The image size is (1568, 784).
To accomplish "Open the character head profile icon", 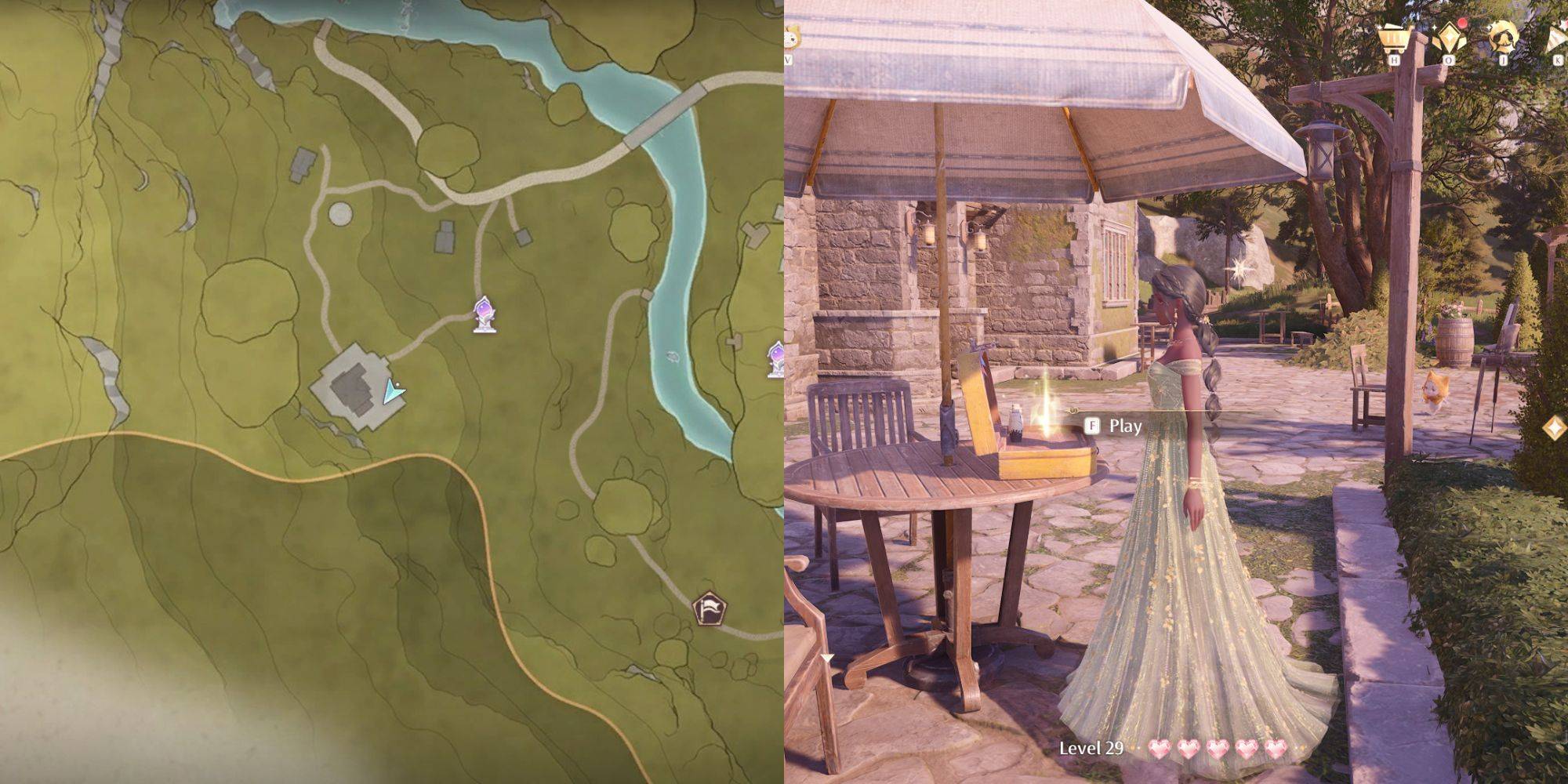I will (1502, 37).
